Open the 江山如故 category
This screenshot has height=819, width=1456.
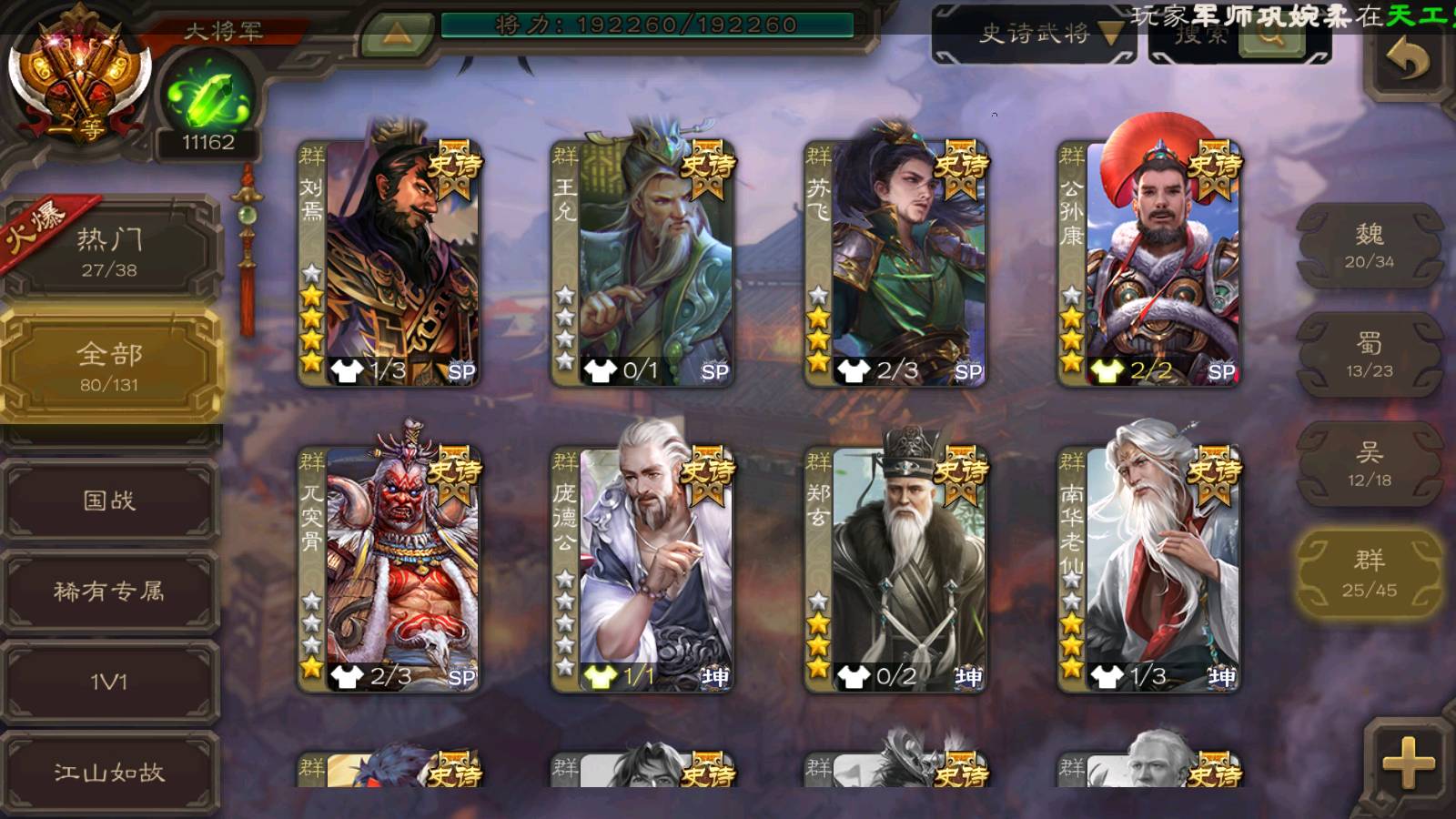(x=109, y=773)
